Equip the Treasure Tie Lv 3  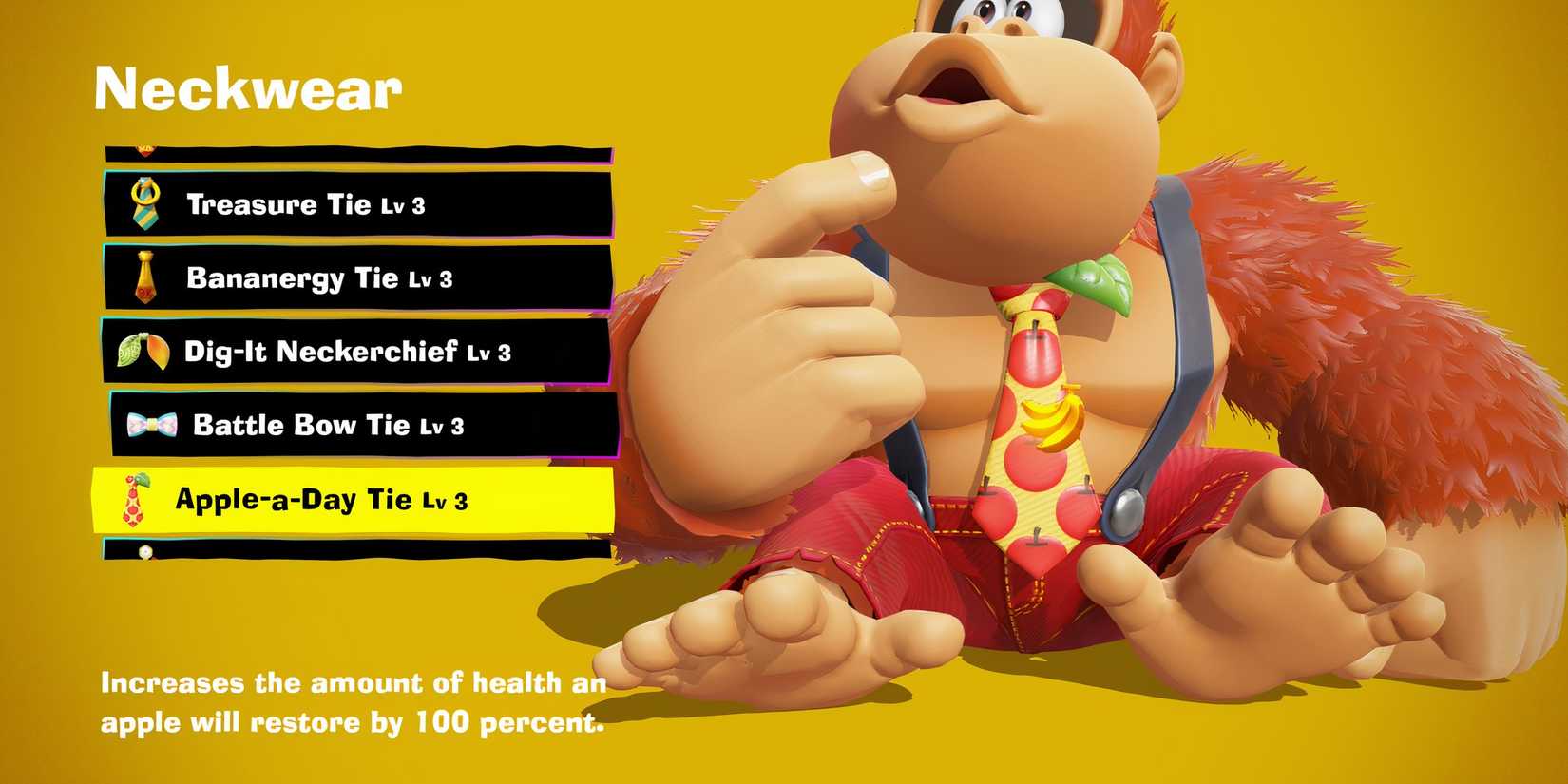point(304,201)
